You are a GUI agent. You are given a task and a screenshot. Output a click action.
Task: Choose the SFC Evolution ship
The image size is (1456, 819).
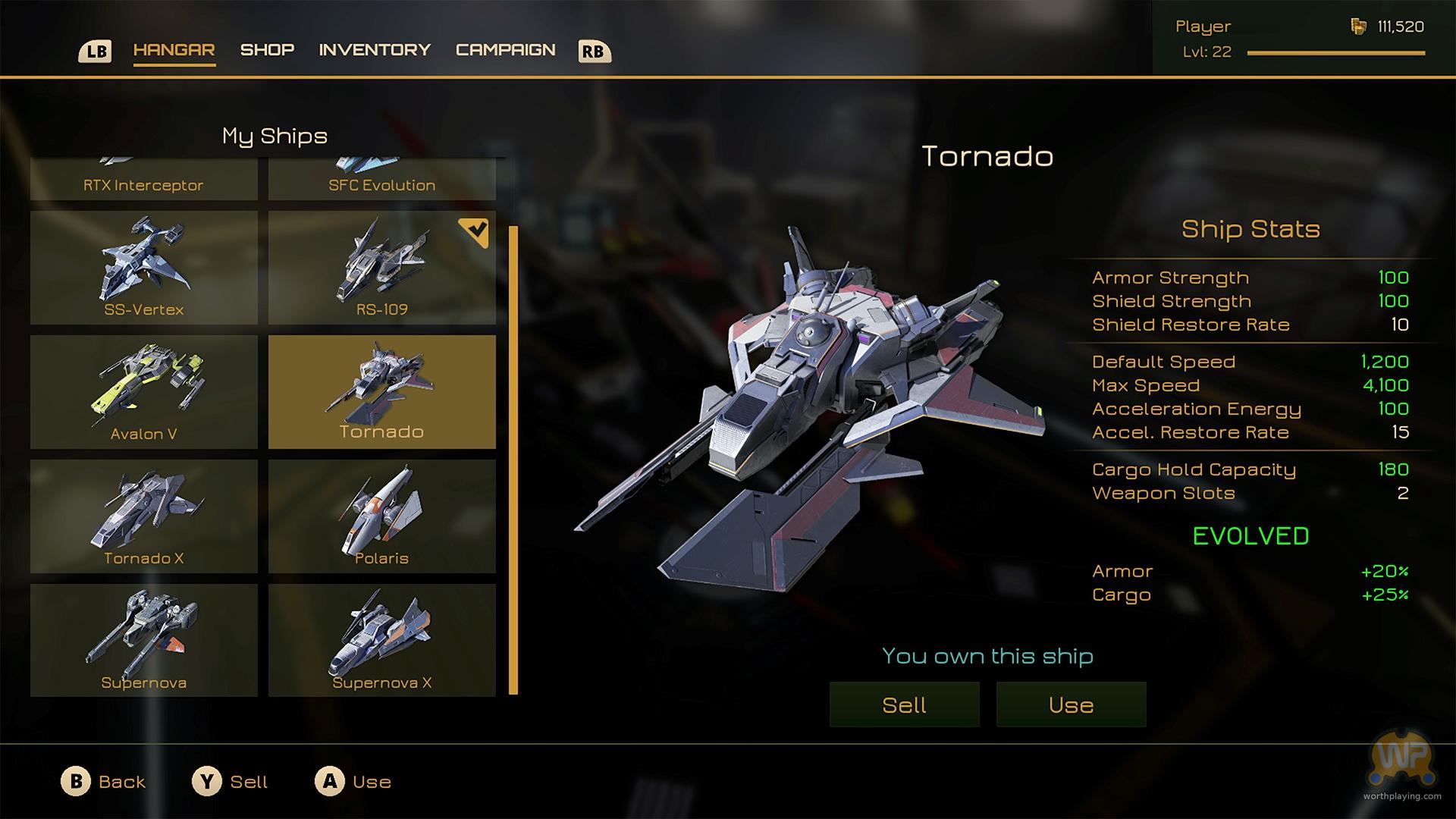point(381,180)
